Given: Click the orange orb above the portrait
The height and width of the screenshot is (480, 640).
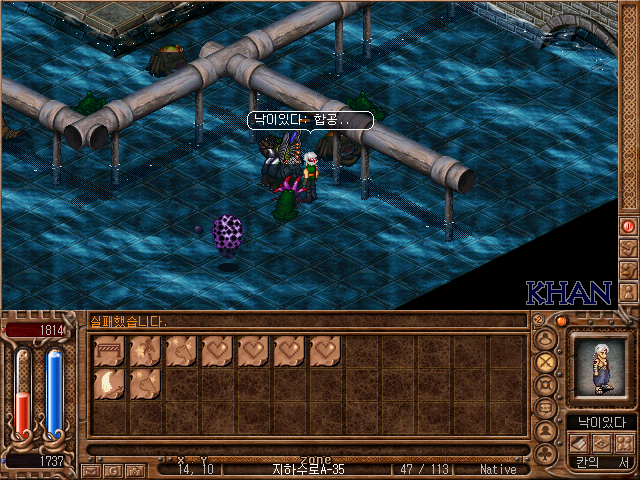Looking at the screenshot, I should tap(562, 321).
